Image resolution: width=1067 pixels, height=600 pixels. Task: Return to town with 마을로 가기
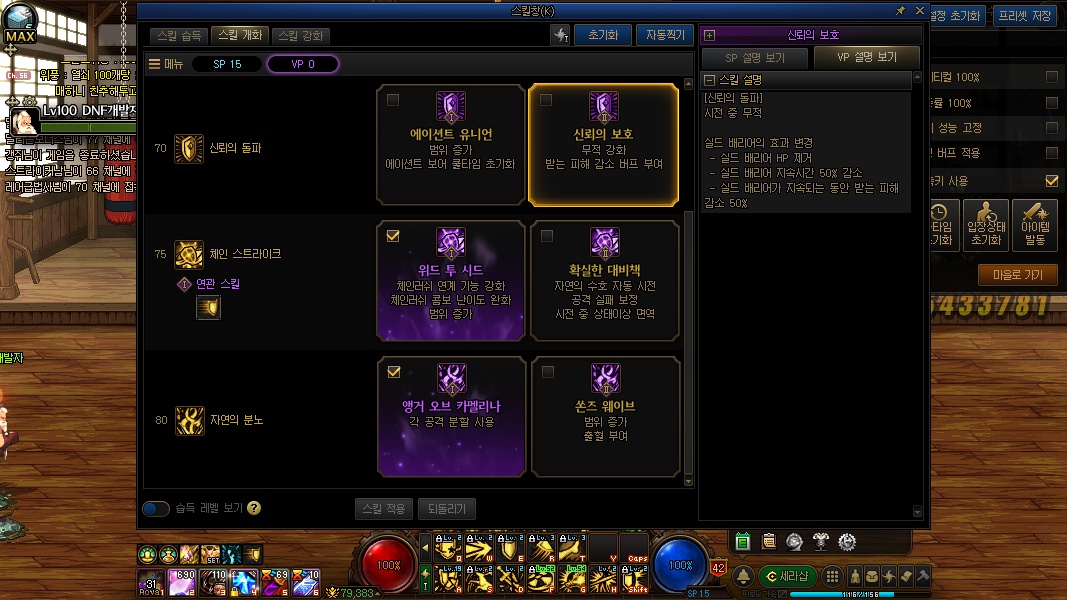tap(1018, 275)
